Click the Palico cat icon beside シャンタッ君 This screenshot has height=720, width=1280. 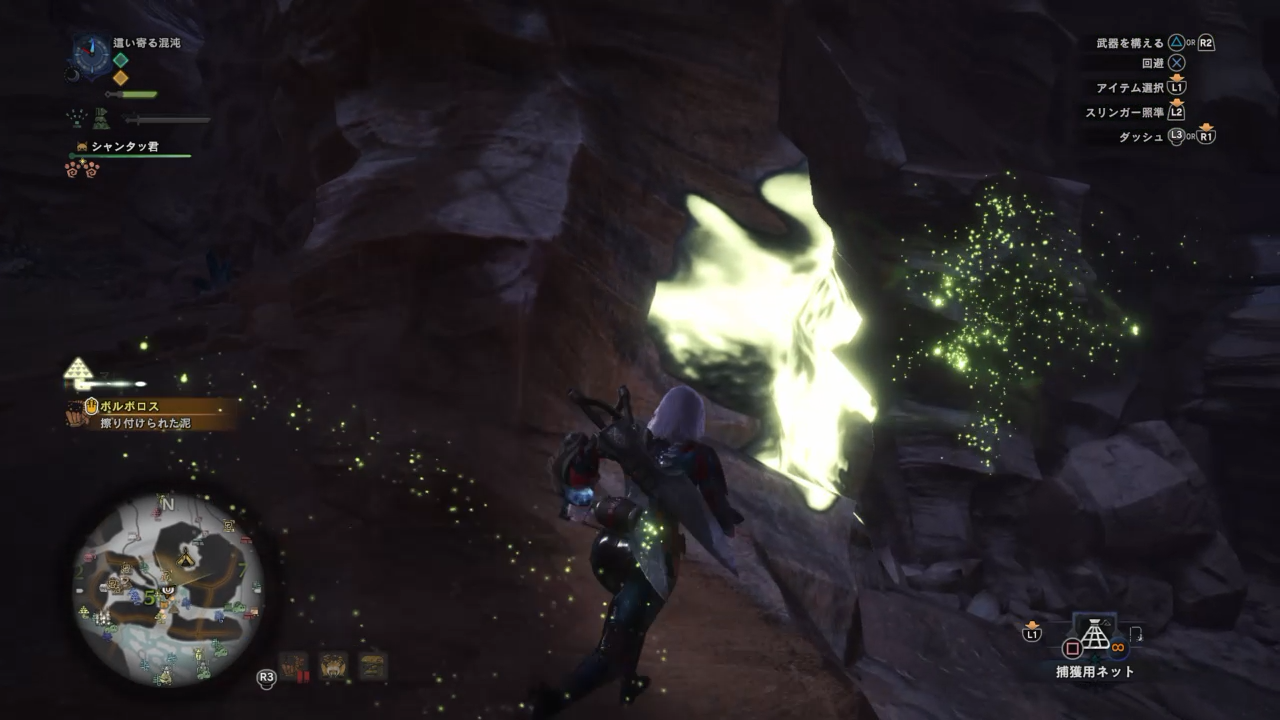click(x=81, y=147)
